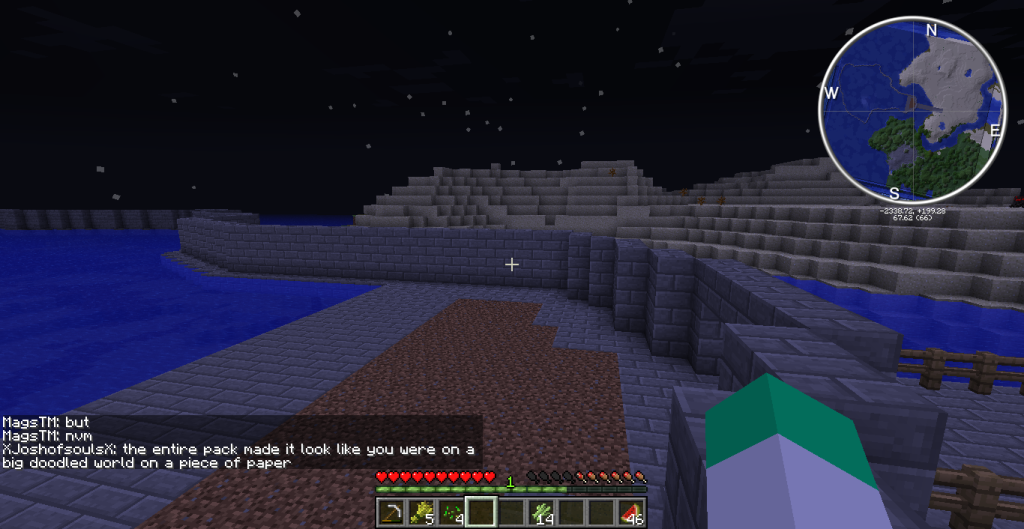Select the sugar cane stack of 14
1024x529 pixels.
tap(541, 513)
